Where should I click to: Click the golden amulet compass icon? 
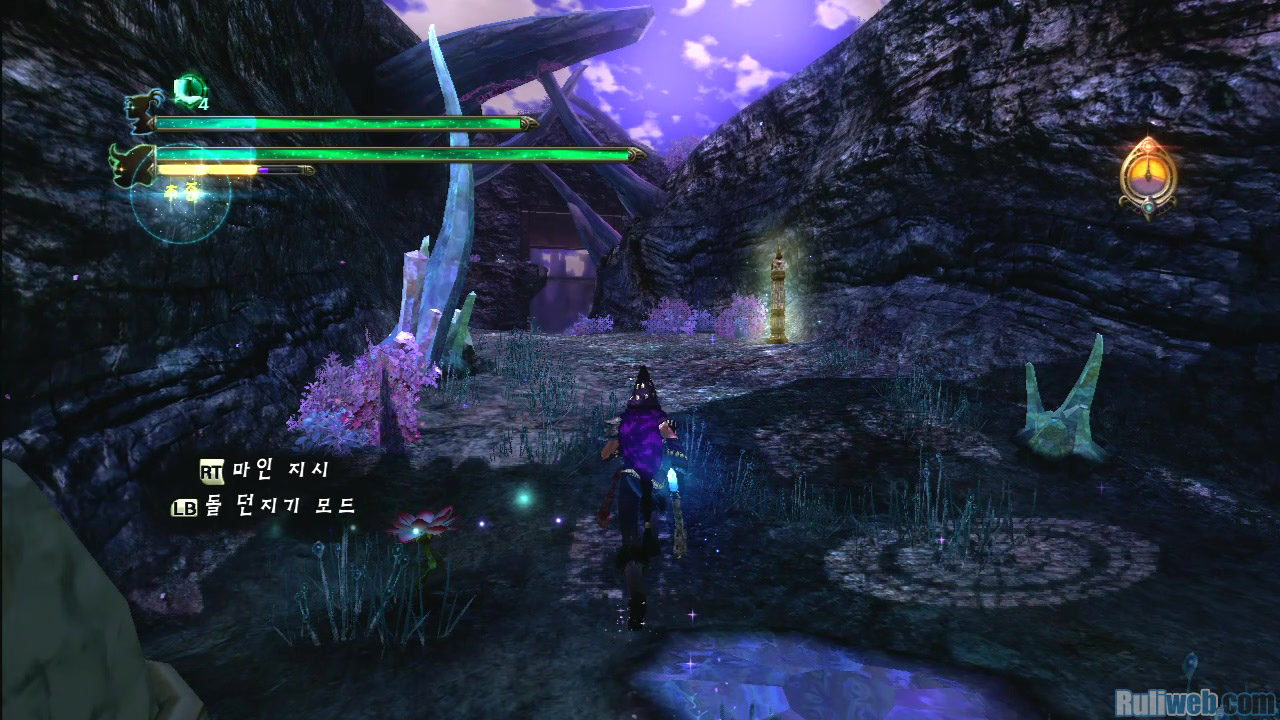coord(1147,178)
